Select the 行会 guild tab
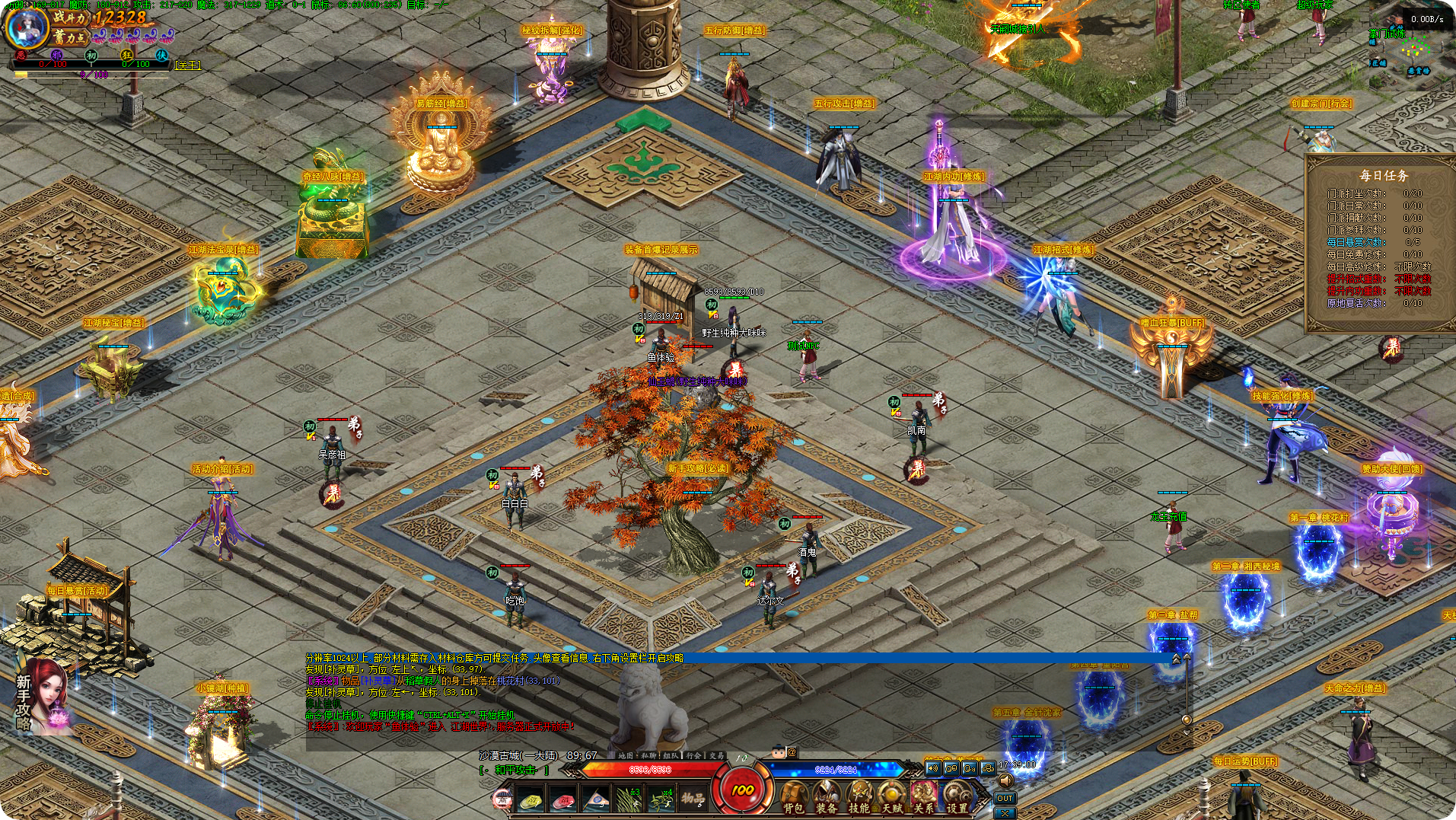The height and width of the screenshot is (820, 1456). click(693, 755)
